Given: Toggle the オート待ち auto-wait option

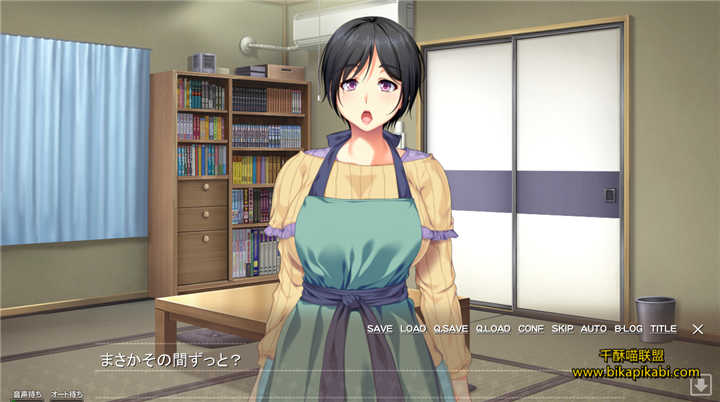Looking at the screenshot, I should click(67, 395).
